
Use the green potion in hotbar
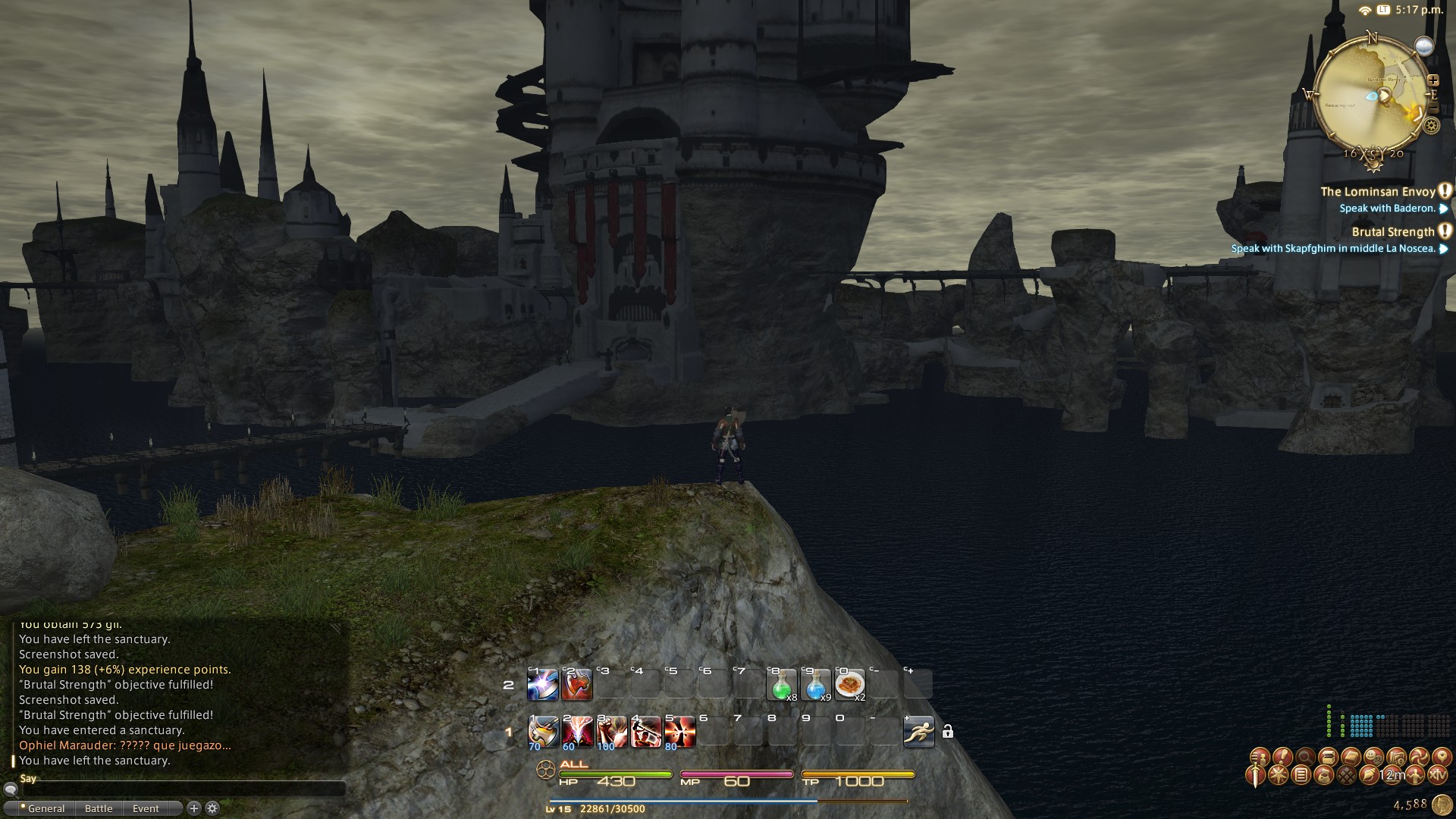pos(782,685)
